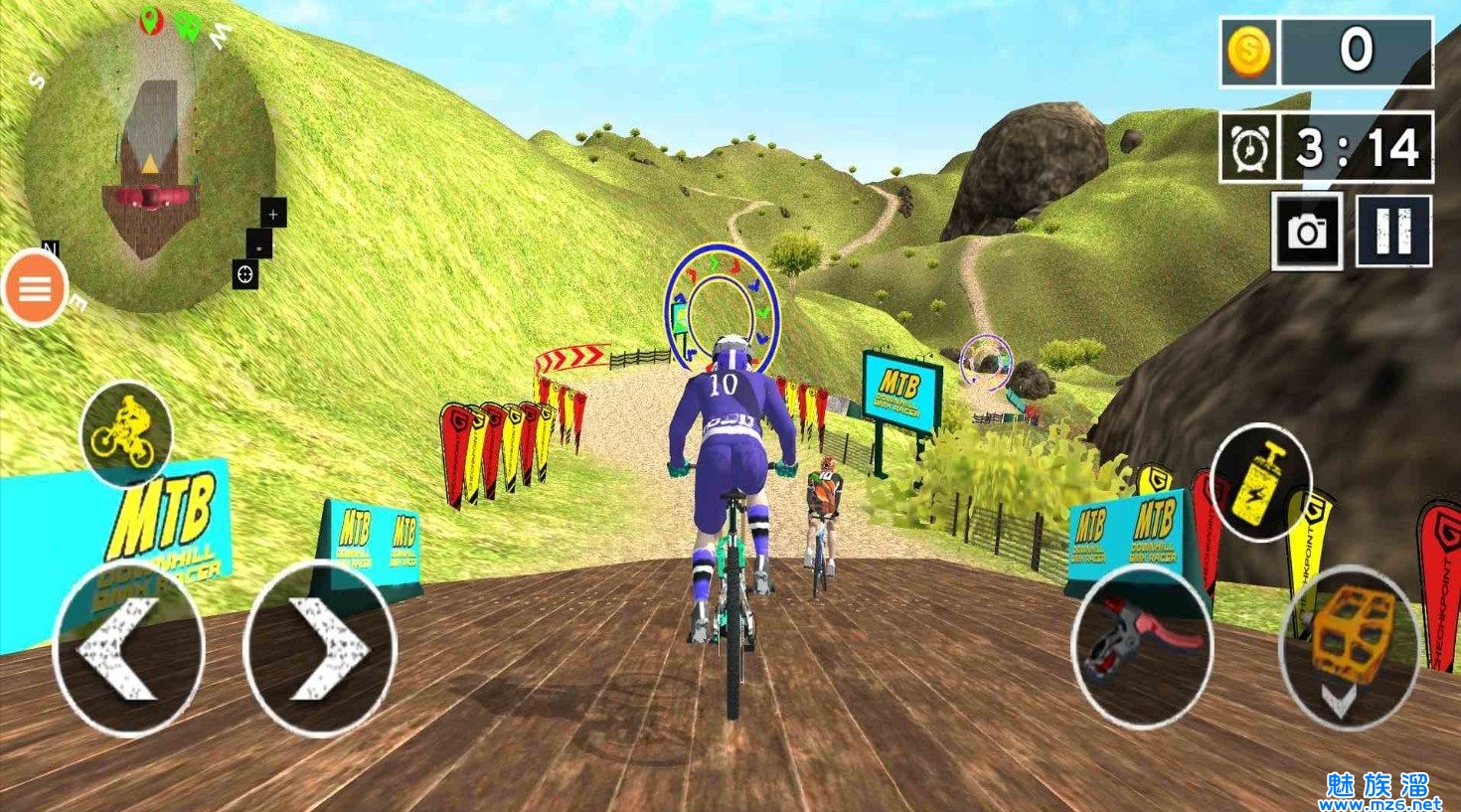The width and height of the screenshot is (1461, 812).
Task: Zoom in the minimap with plus
Action: [x=273, y=212]
